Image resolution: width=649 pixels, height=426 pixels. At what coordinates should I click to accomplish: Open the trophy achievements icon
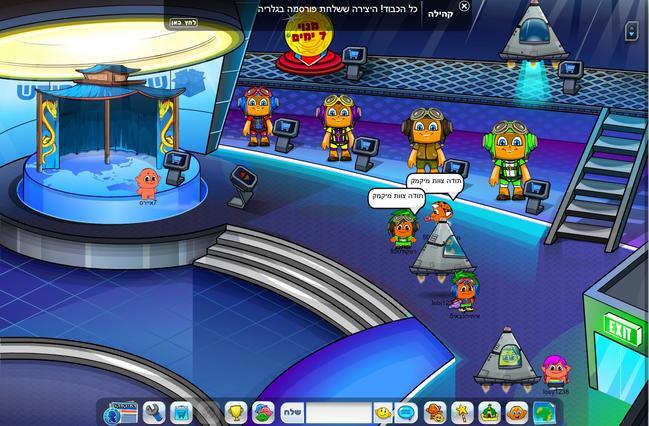235,411
